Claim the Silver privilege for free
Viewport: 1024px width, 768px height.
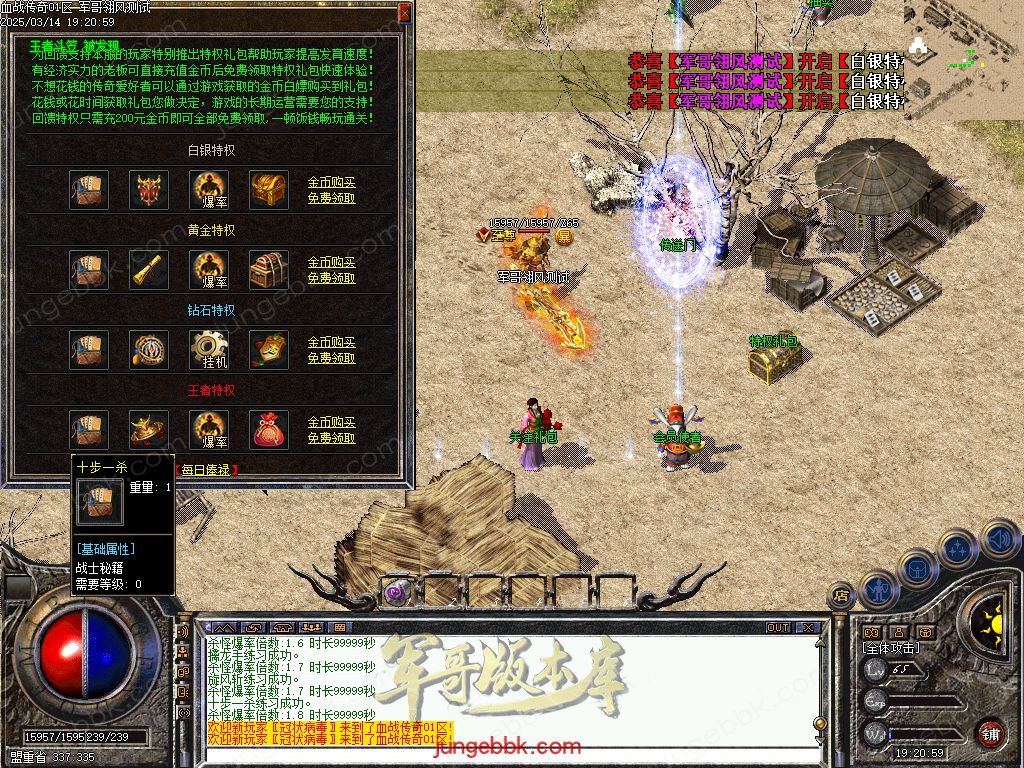[x=331, y=198]
